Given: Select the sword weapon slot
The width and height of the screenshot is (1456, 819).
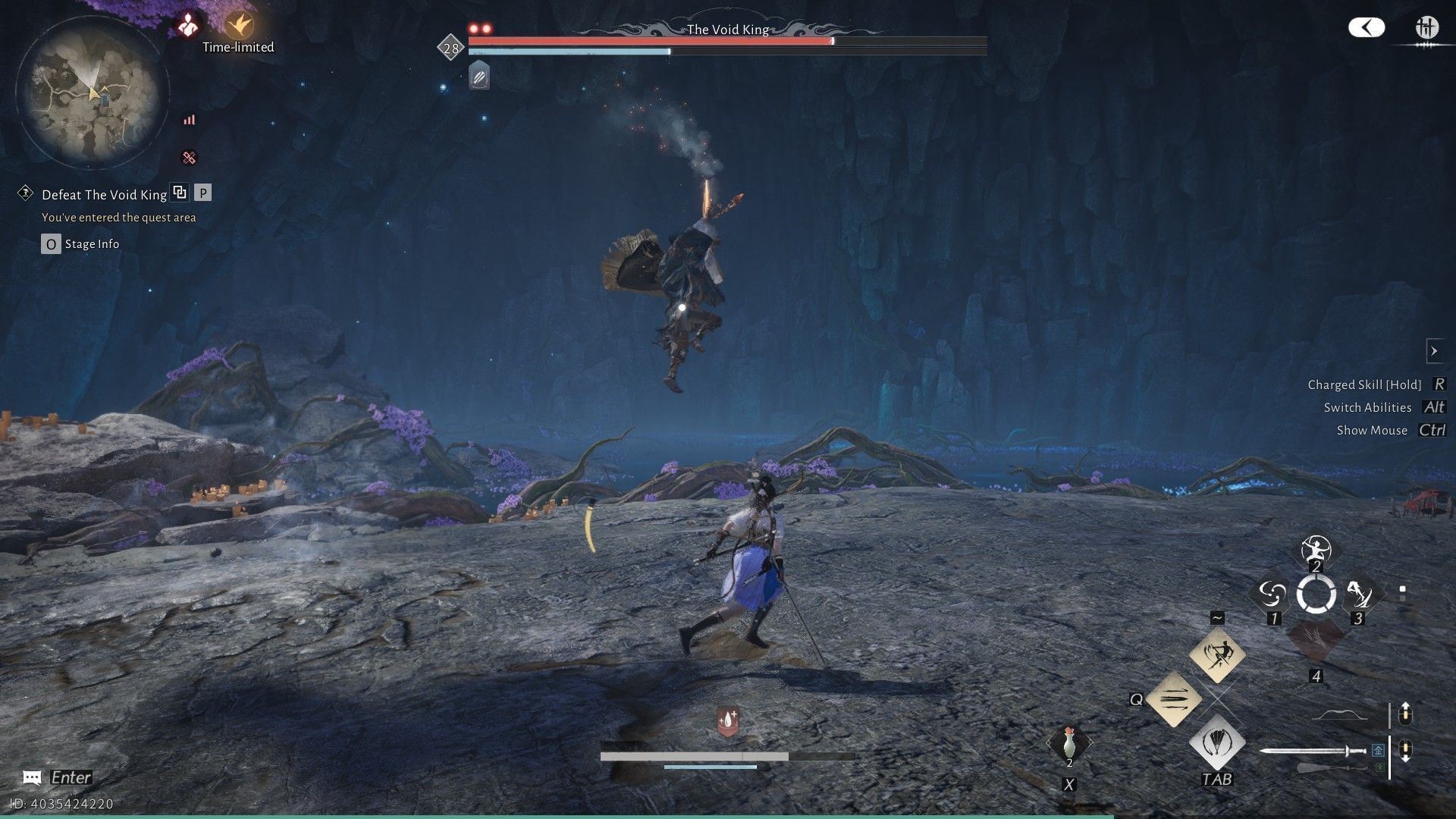Looking at the screenshot, I should 1313,752.
